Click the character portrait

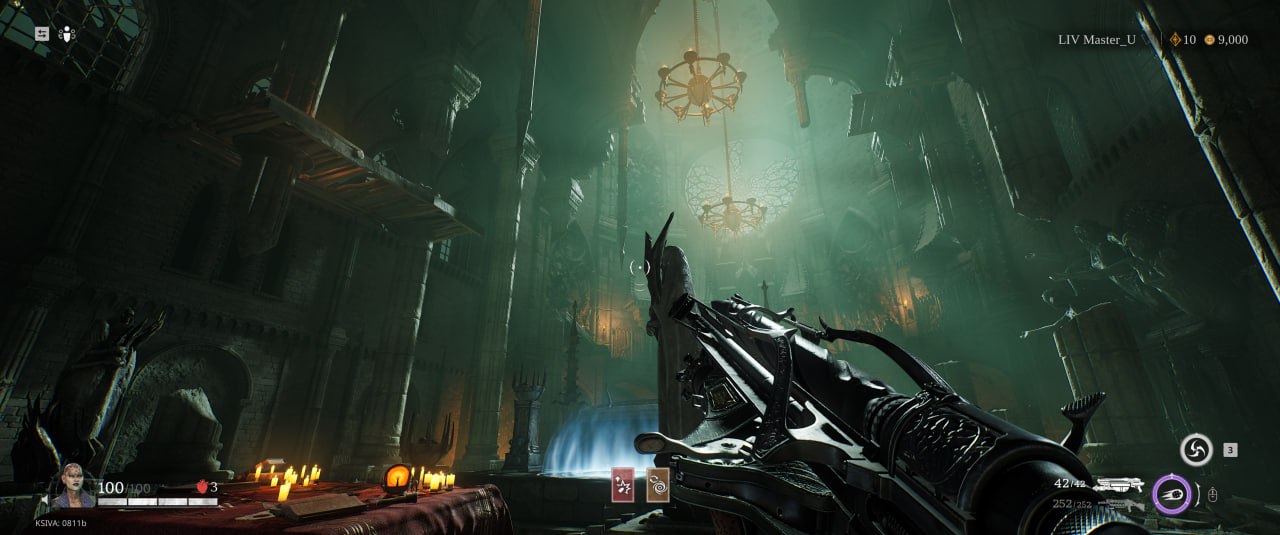pyautogui.click(x=73, y=485)
